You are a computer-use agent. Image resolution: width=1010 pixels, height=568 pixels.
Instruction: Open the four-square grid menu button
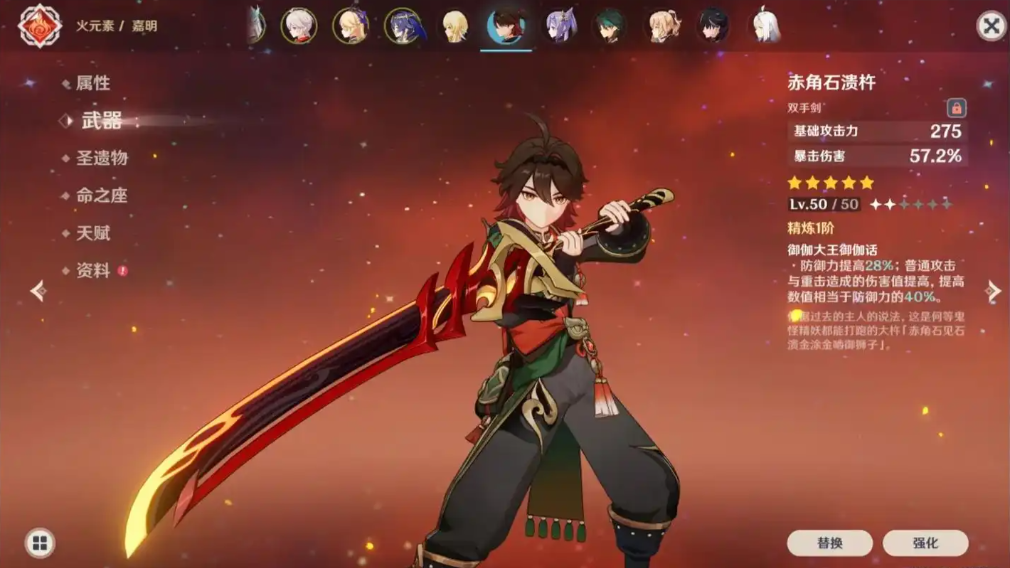click(x=40, y=543)
